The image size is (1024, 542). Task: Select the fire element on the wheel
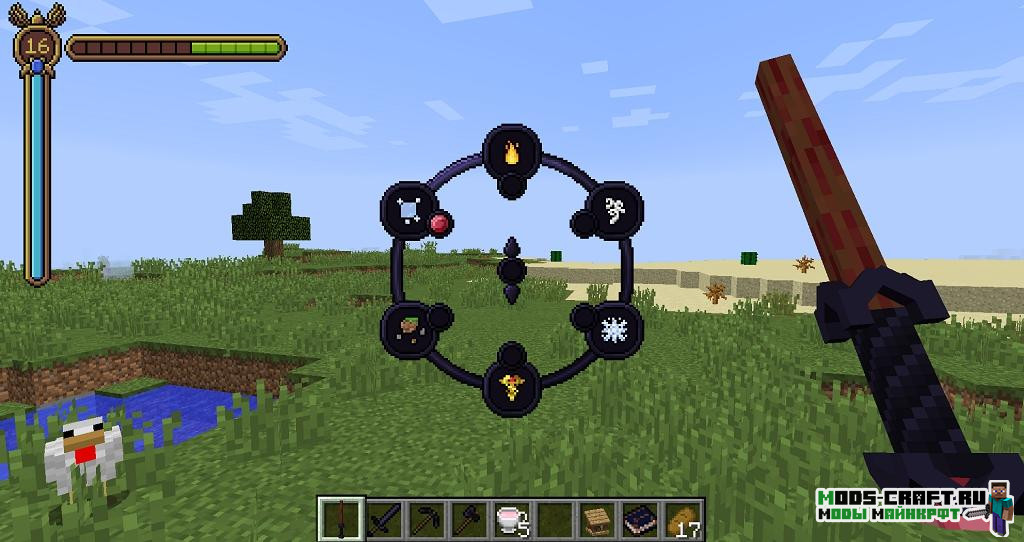(511, 153)
